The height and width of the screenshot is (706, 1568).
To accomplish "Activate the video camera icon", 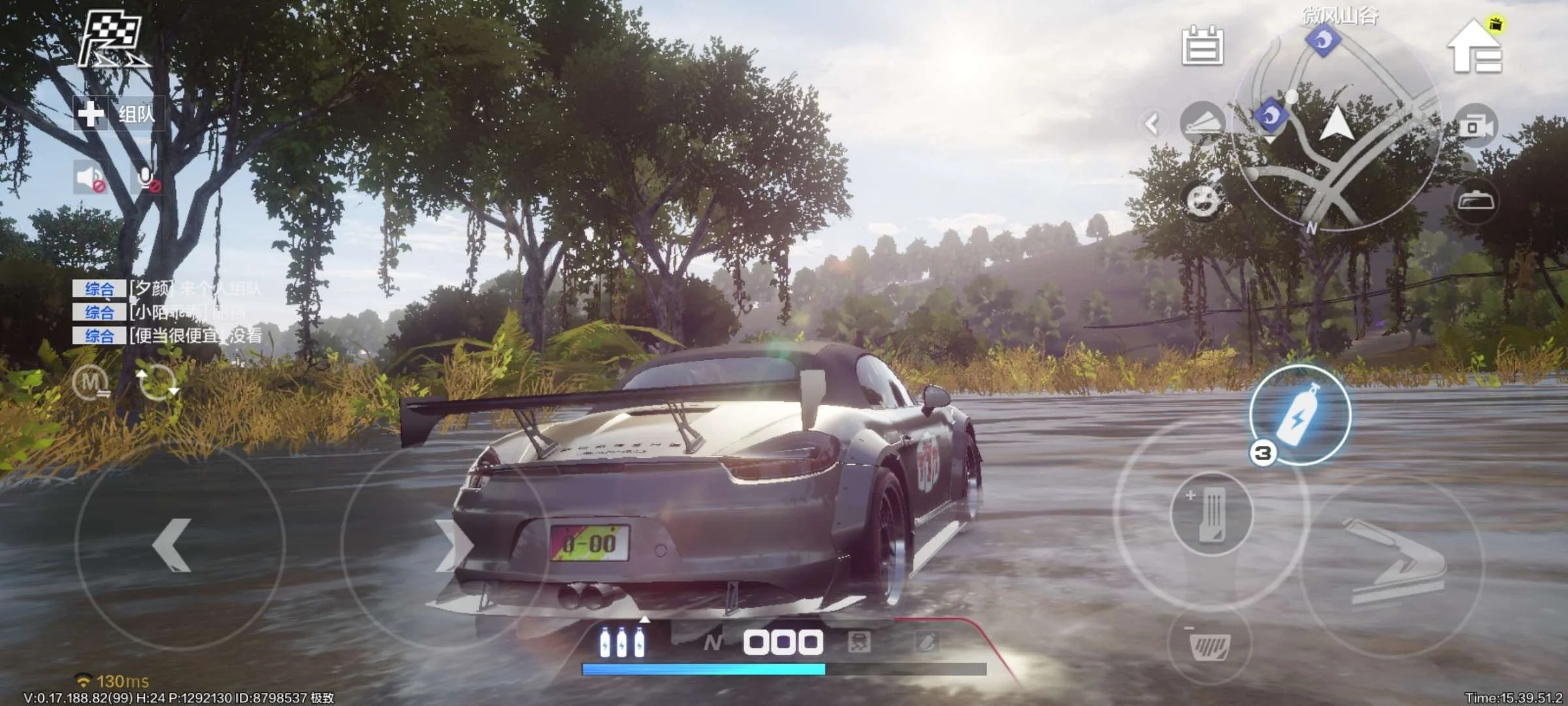I will [1475, 126].
